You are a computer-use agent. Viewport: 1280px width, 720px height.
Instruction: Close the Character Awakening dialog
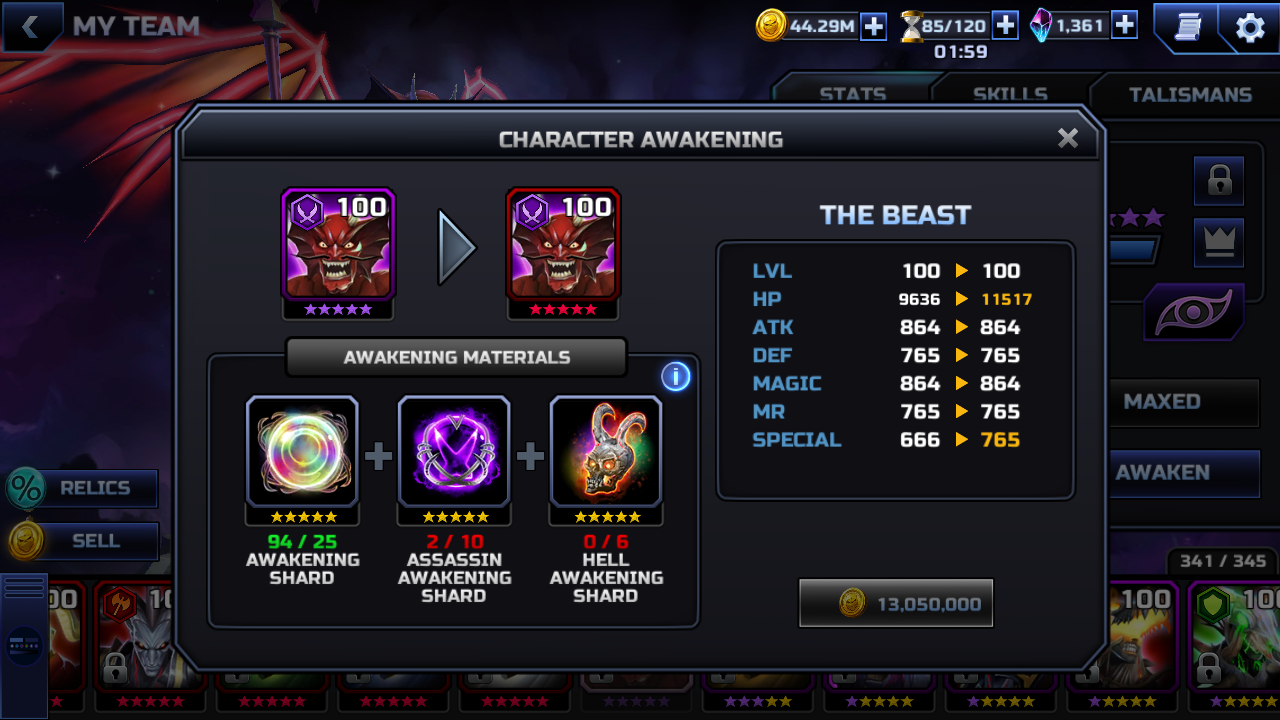tap(1068, 138)
